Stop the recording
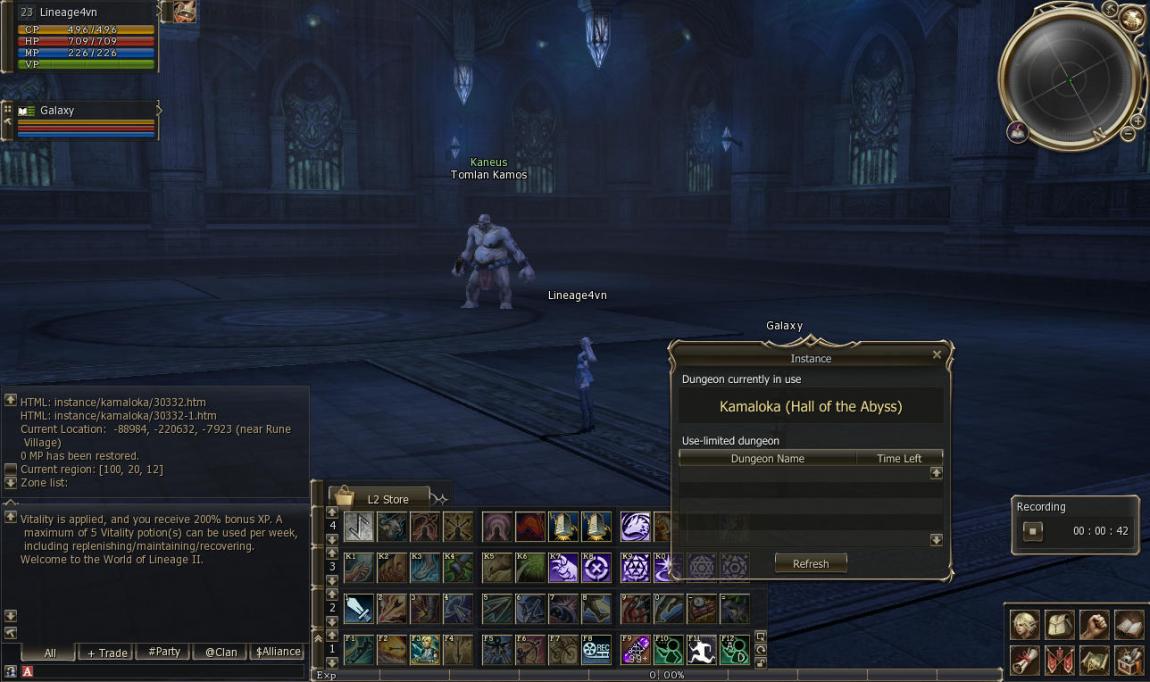This screenshot has height=682, width=1150. coord(1033,531)
